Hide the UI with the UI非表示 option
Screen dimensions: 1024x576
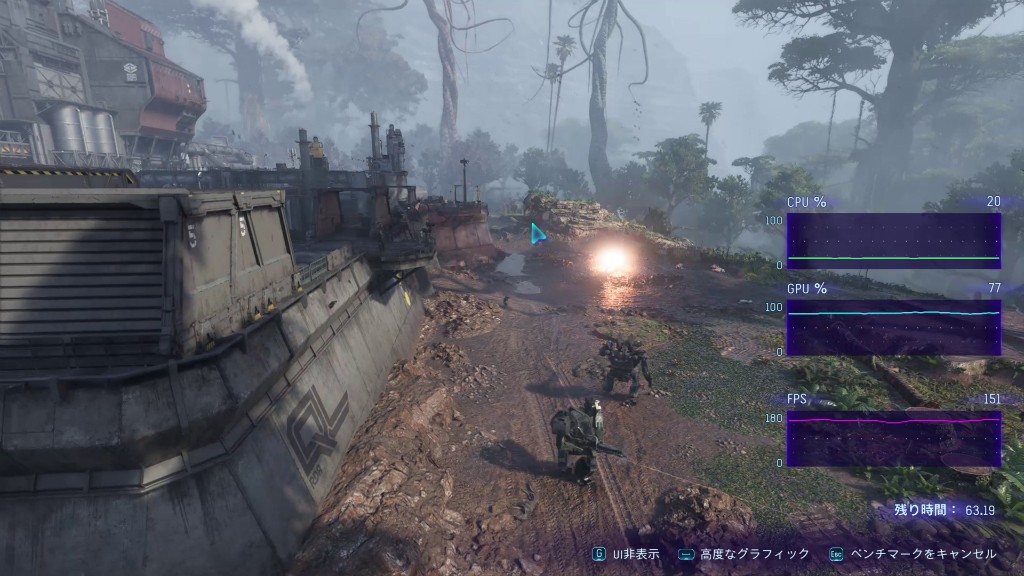point(627,554)
